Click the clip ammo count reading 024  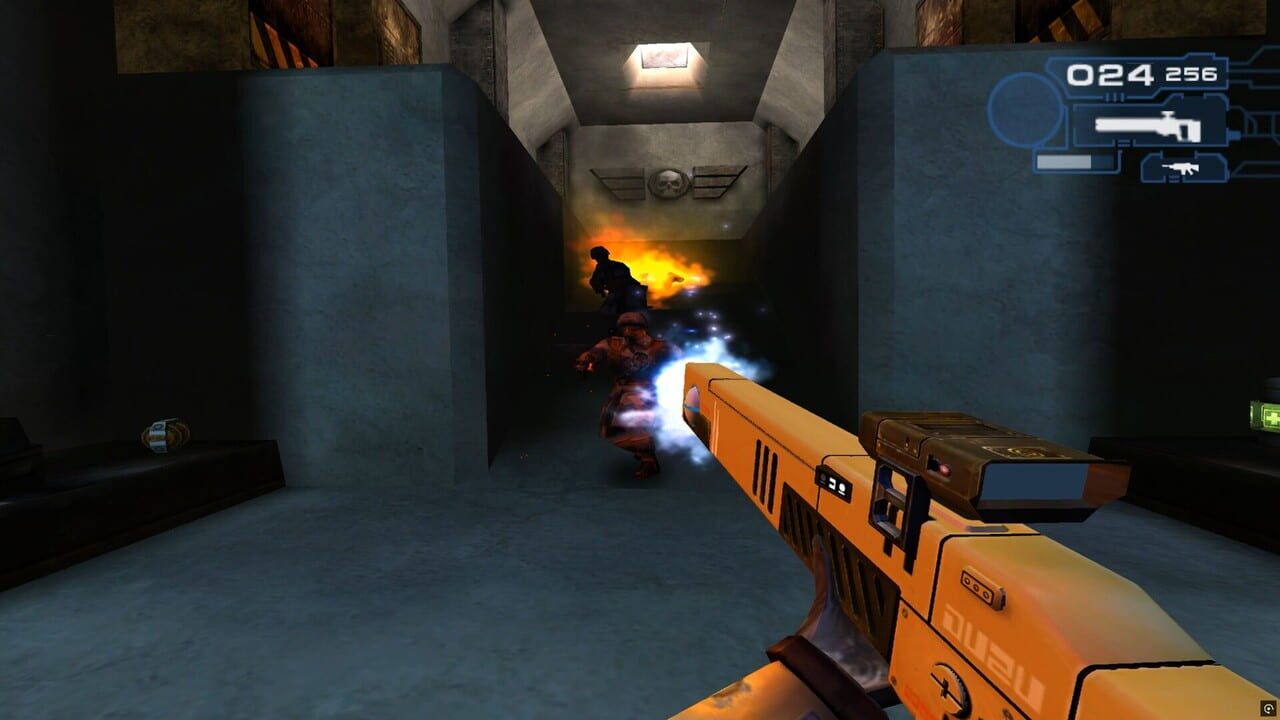(x=1109, y=72)
